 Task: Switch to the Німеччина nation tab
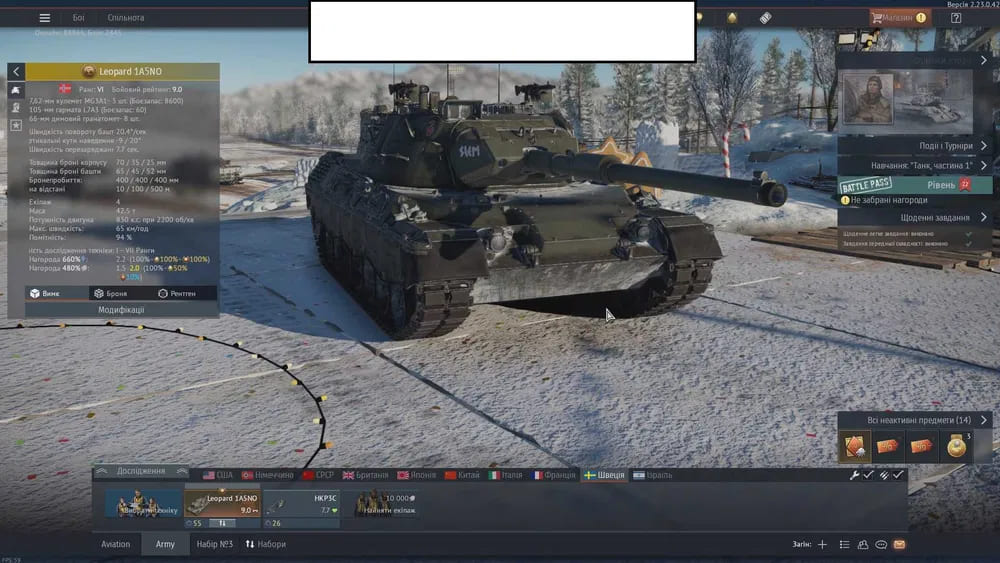[266, 475]
